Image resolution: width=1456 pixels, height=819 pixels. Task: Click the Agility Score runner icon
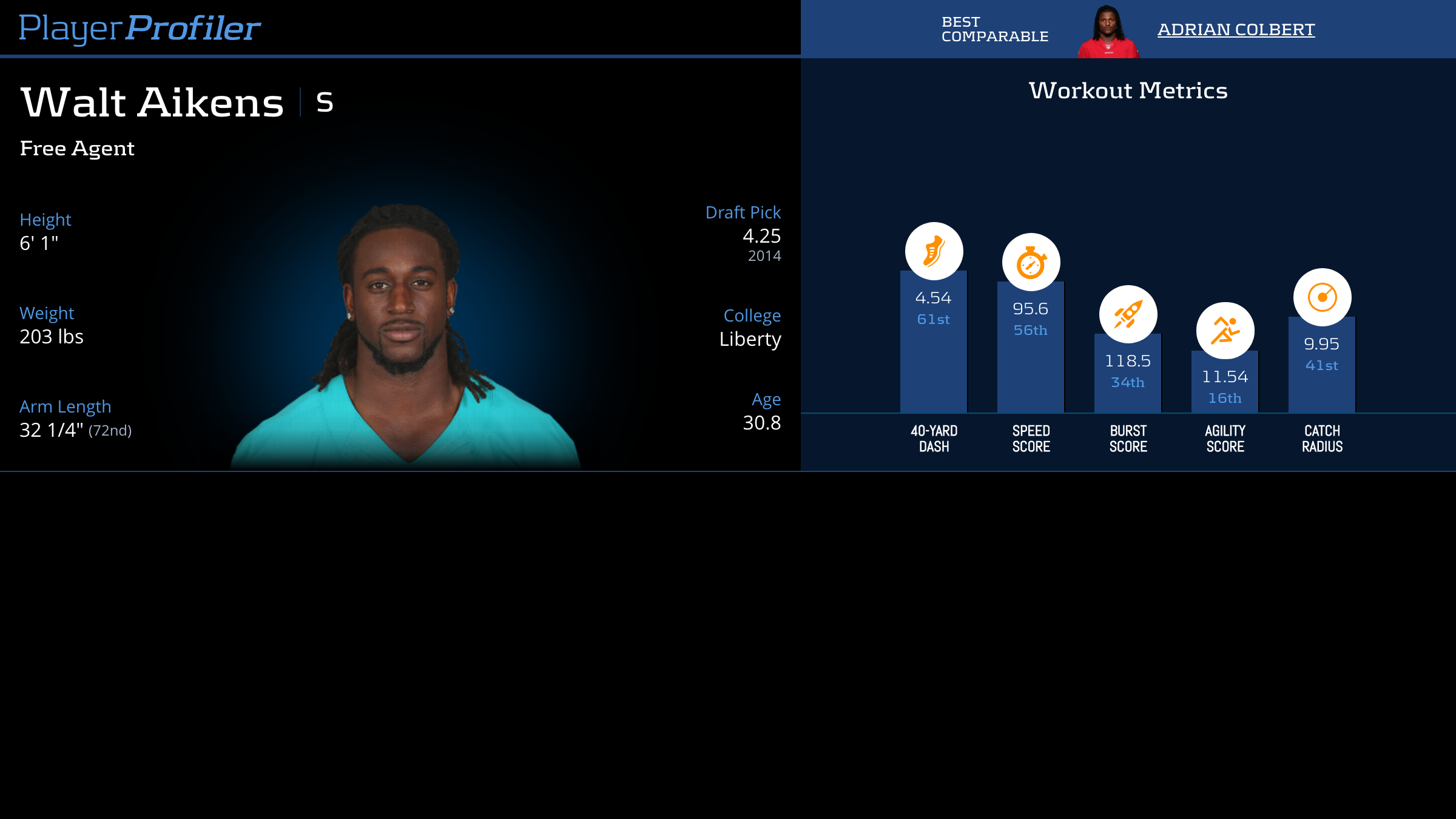click(1225, 331)
